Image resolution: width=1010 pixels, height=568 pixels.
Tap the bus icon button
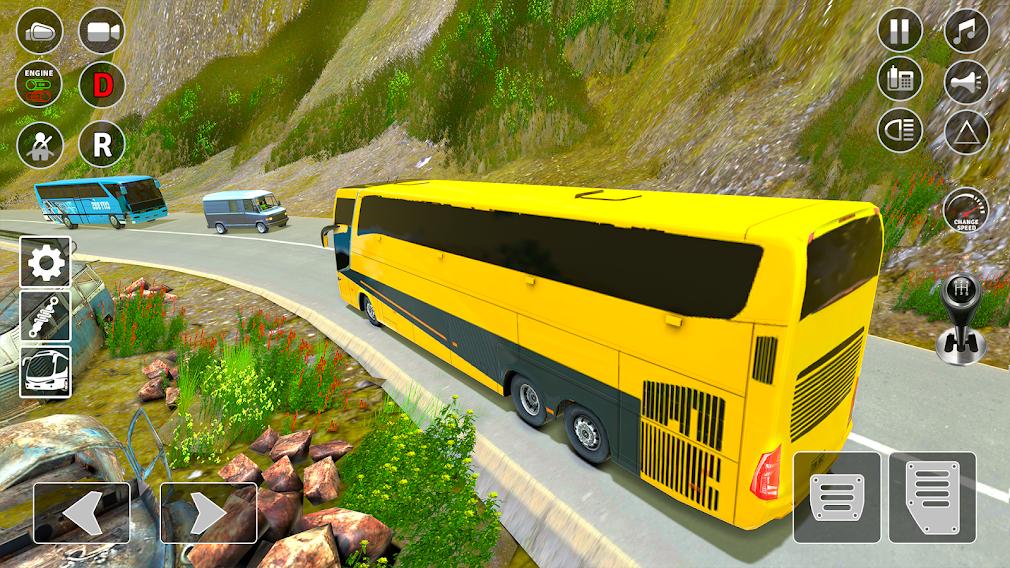[x=46, y=371]
